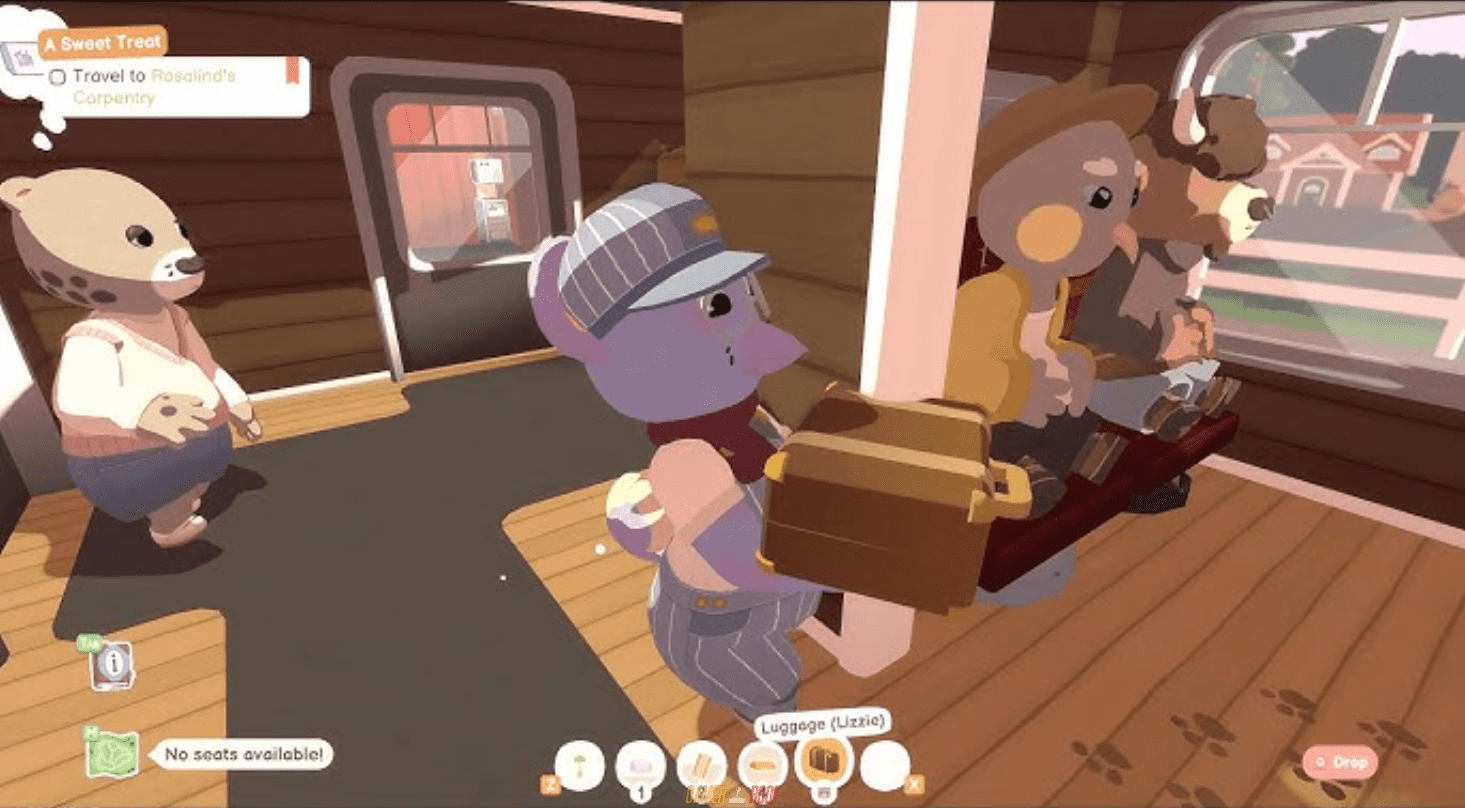Image resolution: width=1465 pixels, height=808 pixels.
Task: Select the pink snack item in the hotbar
Action: [x=640, y=763]
